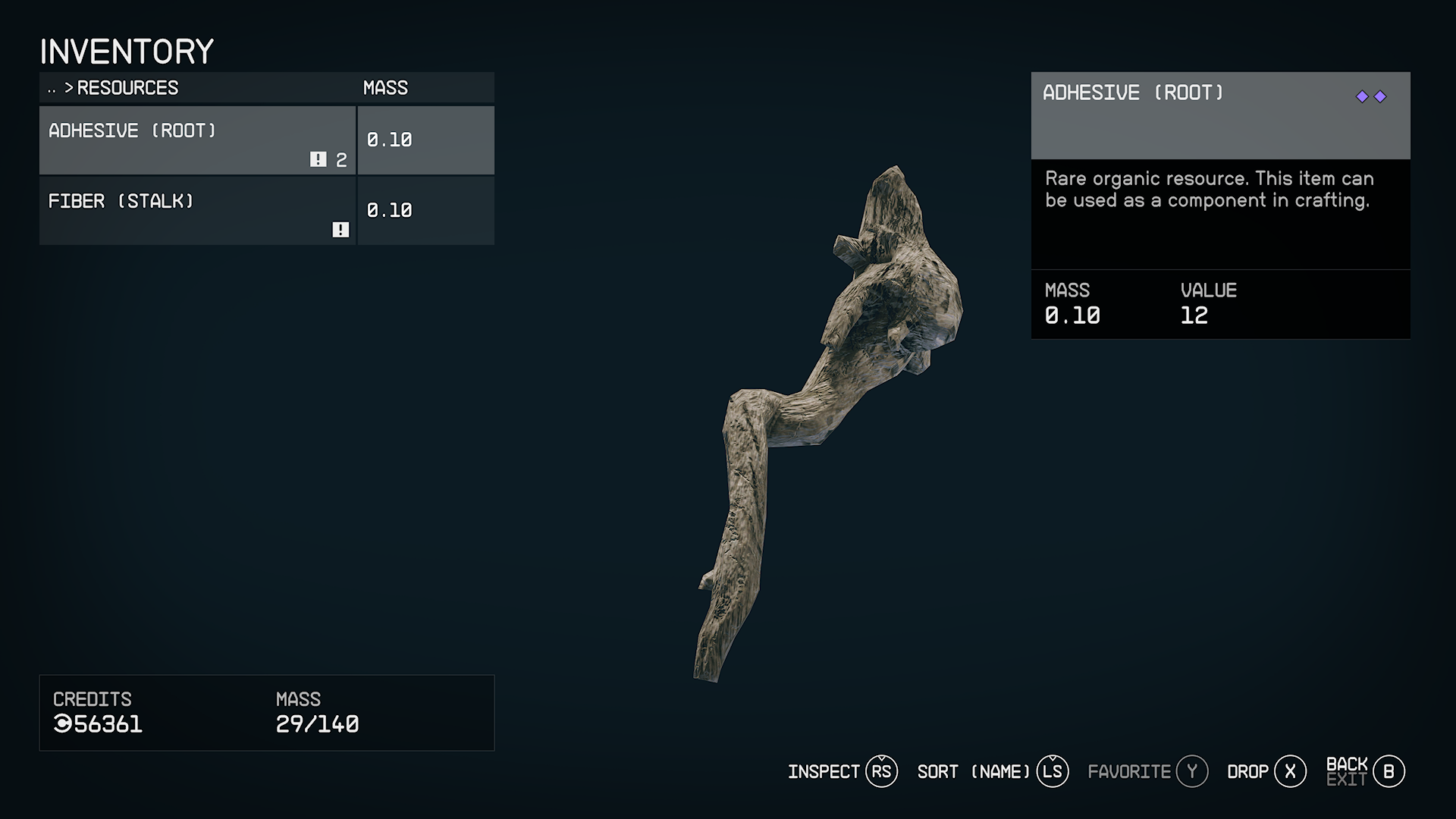1456x819 pixels.
Task: Drop the item using the Drop label
Action: [x=1247, y=772]
